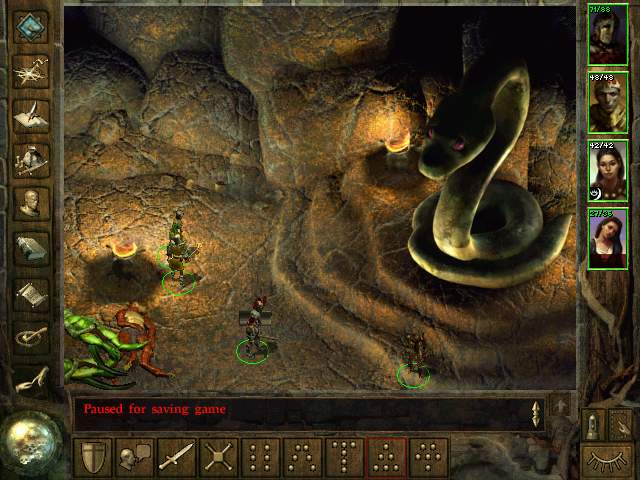Open the journal quill-and-page icon
Image resolution: width=640 pixels, height=480 pixels.
[31, 113]
